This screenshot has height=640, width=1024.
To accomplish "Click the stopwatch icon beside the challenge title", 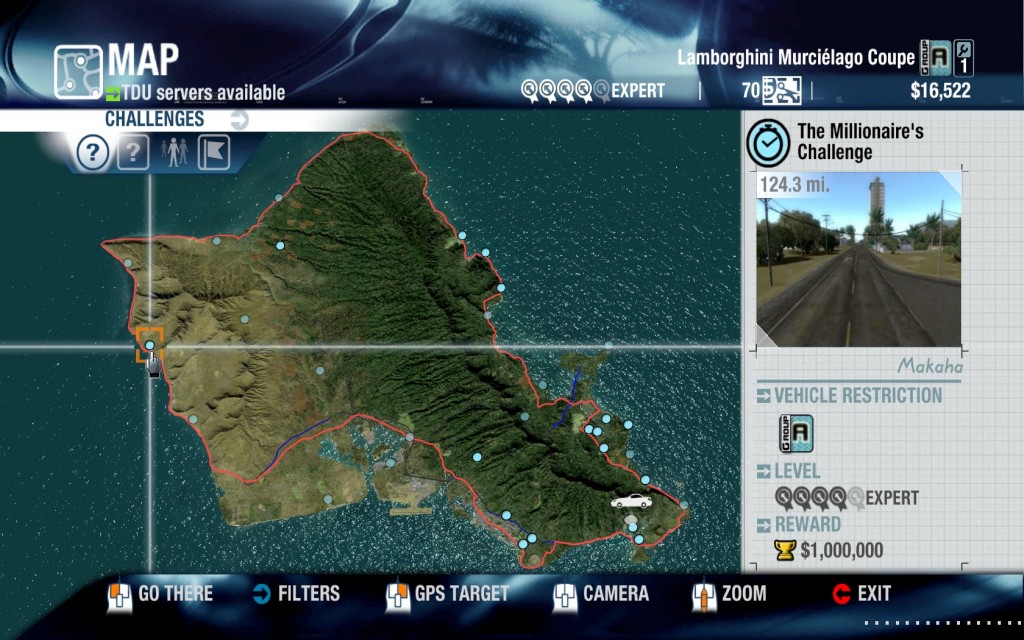I will [x=768, y=143].
